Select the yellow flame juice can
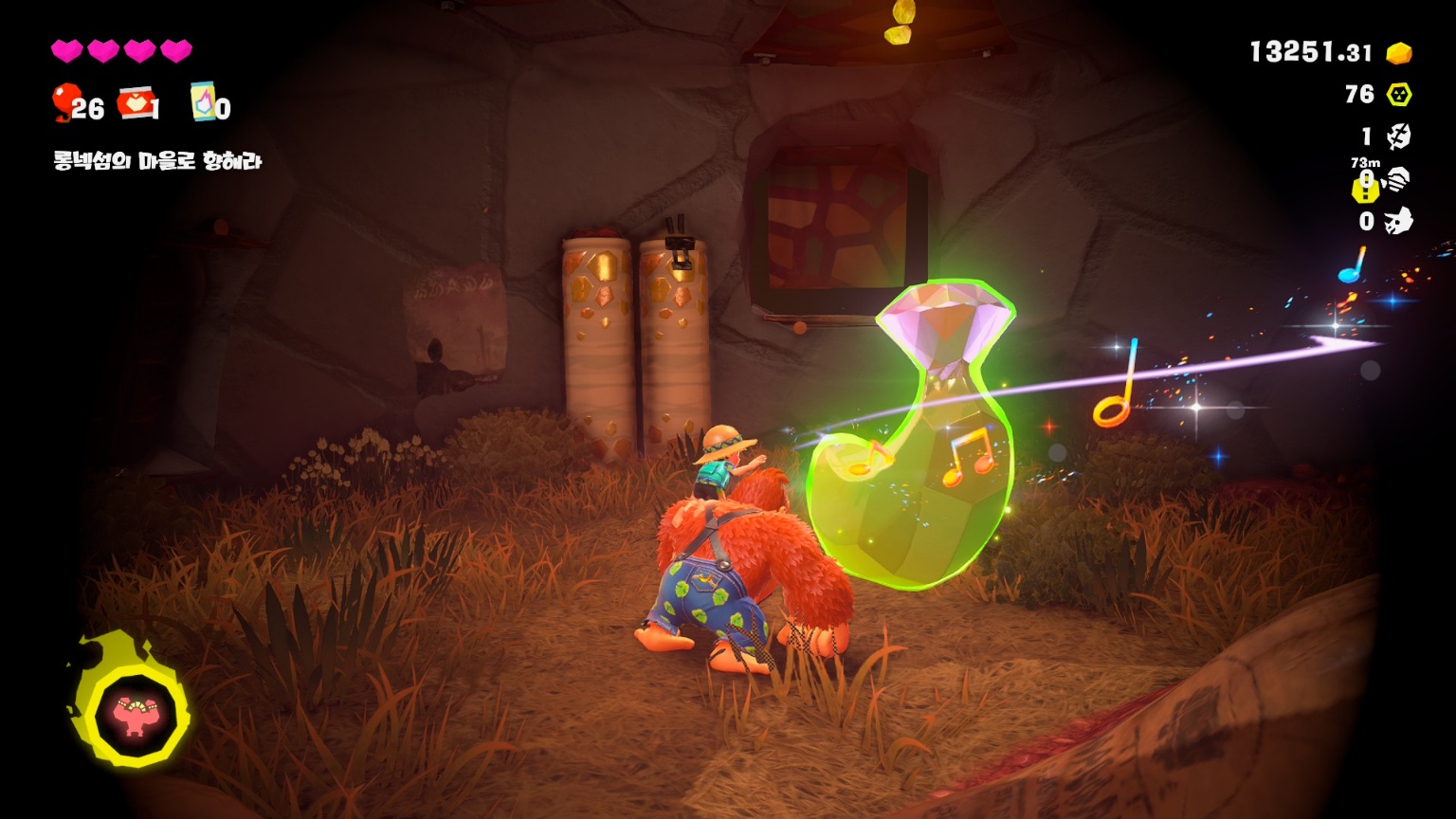The image size is (1456, 819). [203, 100]
